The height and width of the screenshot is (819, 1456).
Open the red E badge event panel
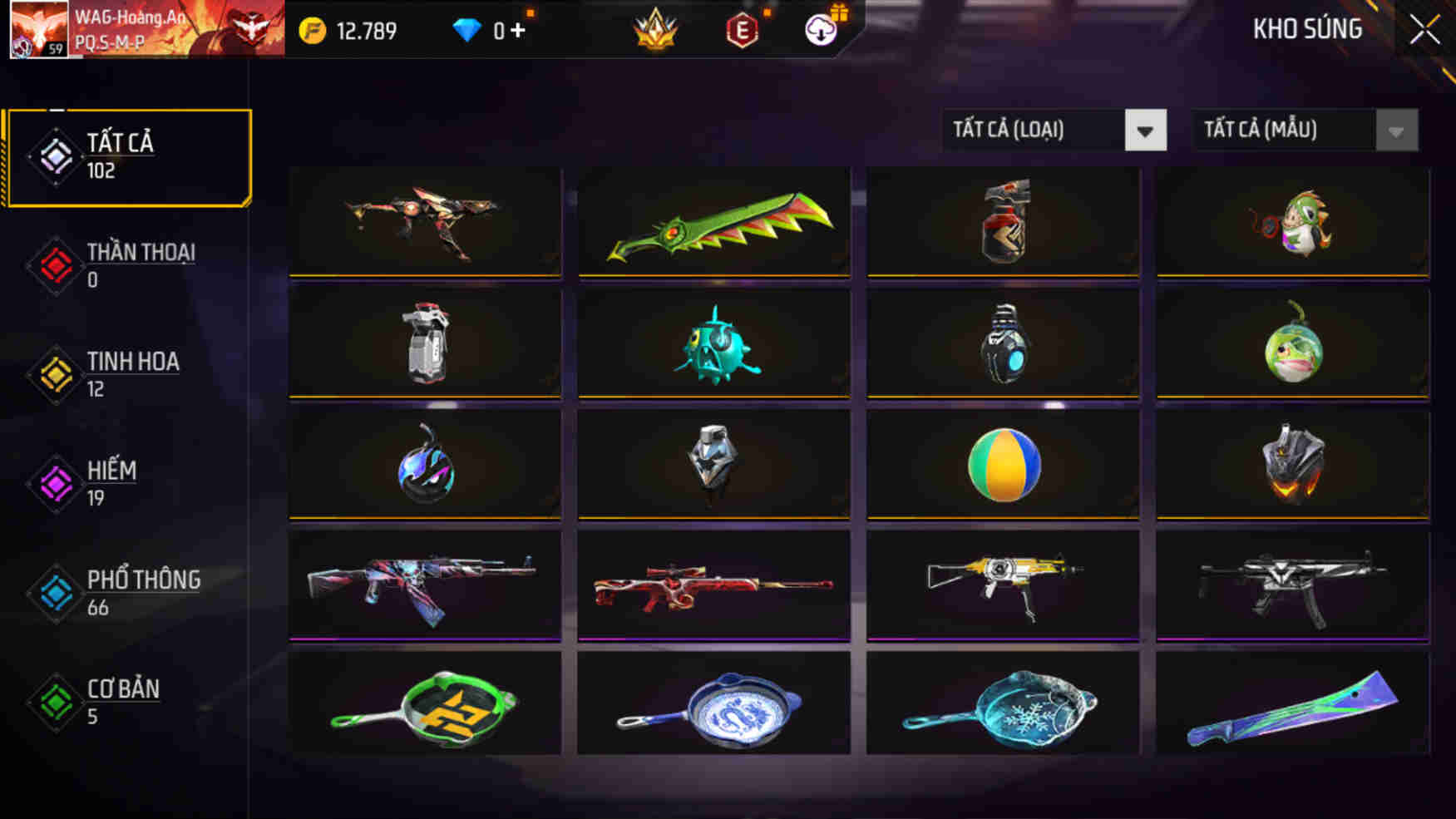[742, 30]
